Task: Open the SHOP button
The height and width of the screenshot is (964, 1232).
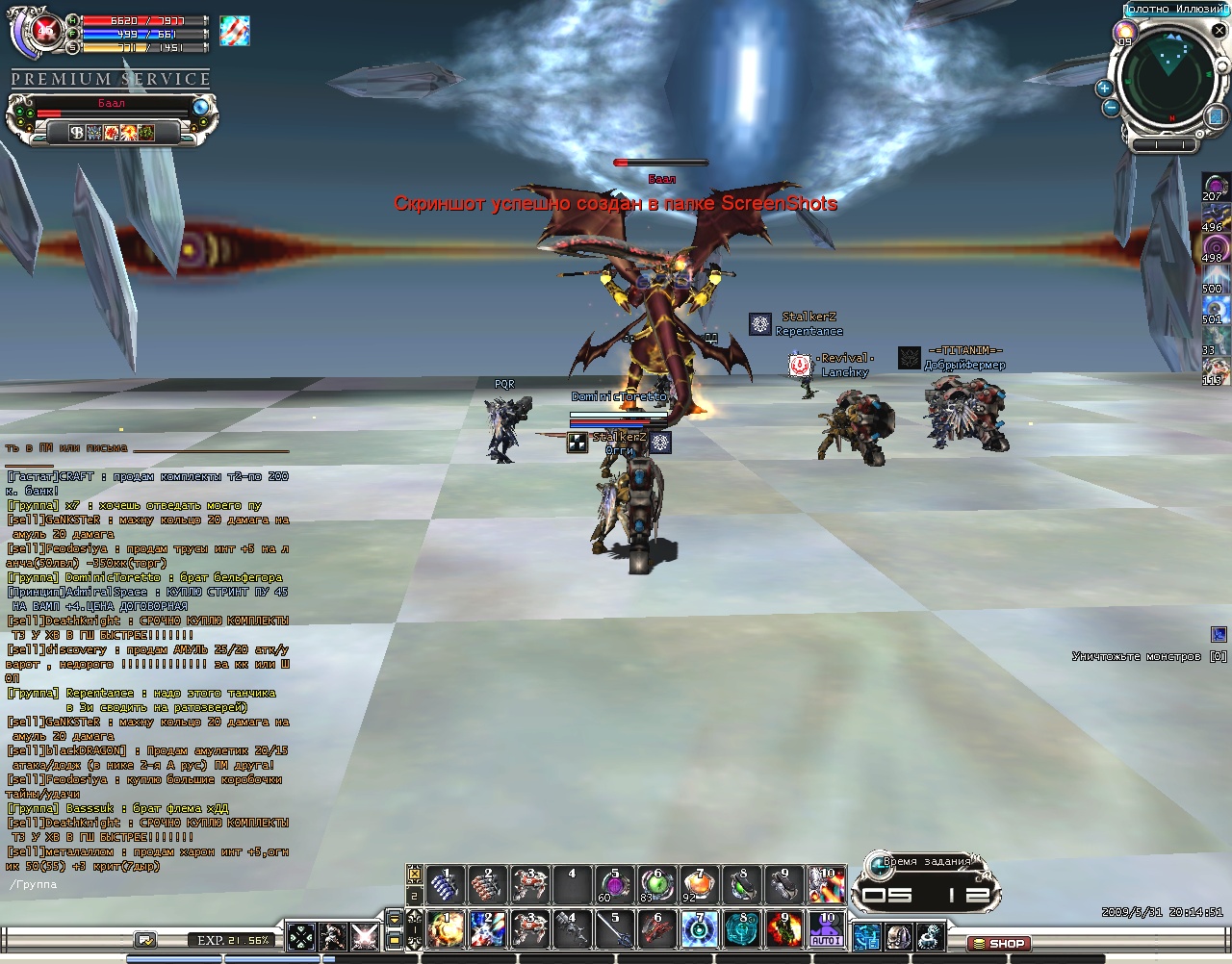Action: click(x=999, y=943)
